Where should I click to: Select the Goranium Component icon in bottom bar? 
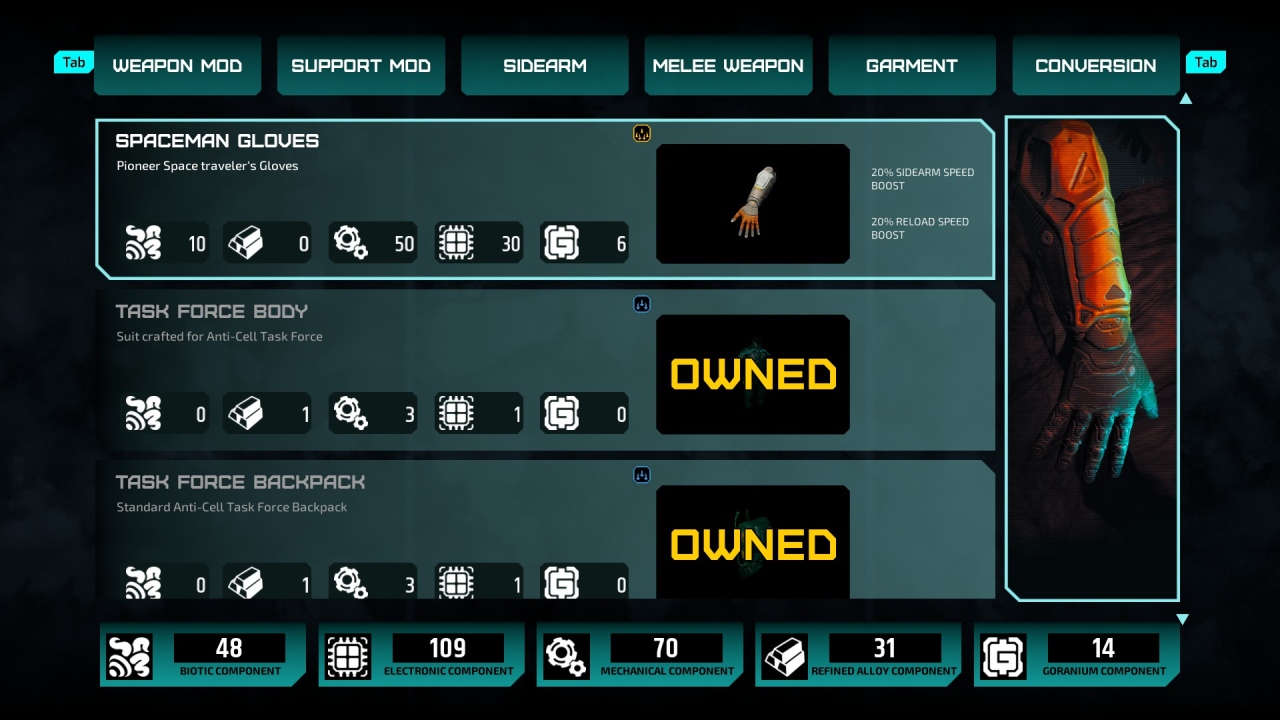(x=1002, y=655)
